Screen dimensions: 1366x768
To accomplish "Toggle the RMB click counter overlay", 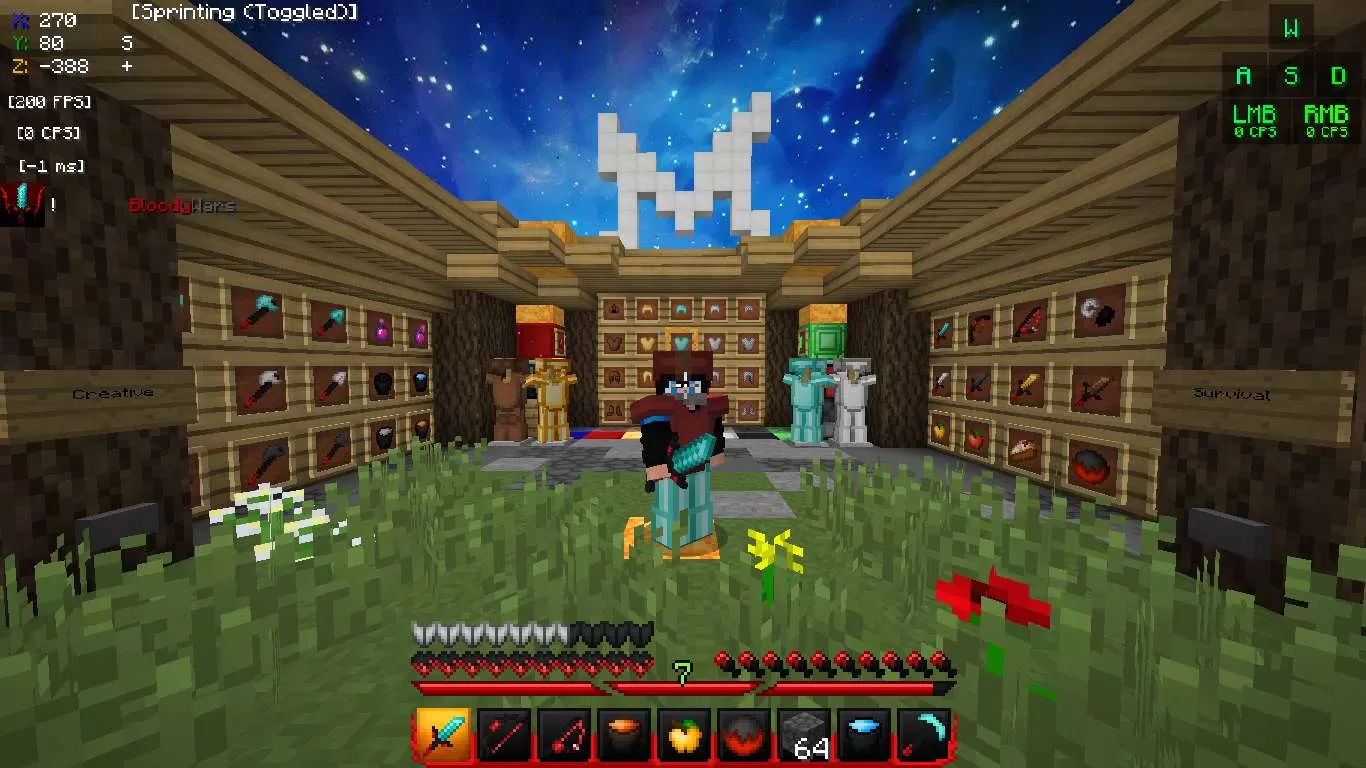I will [x=1325, y=121].
